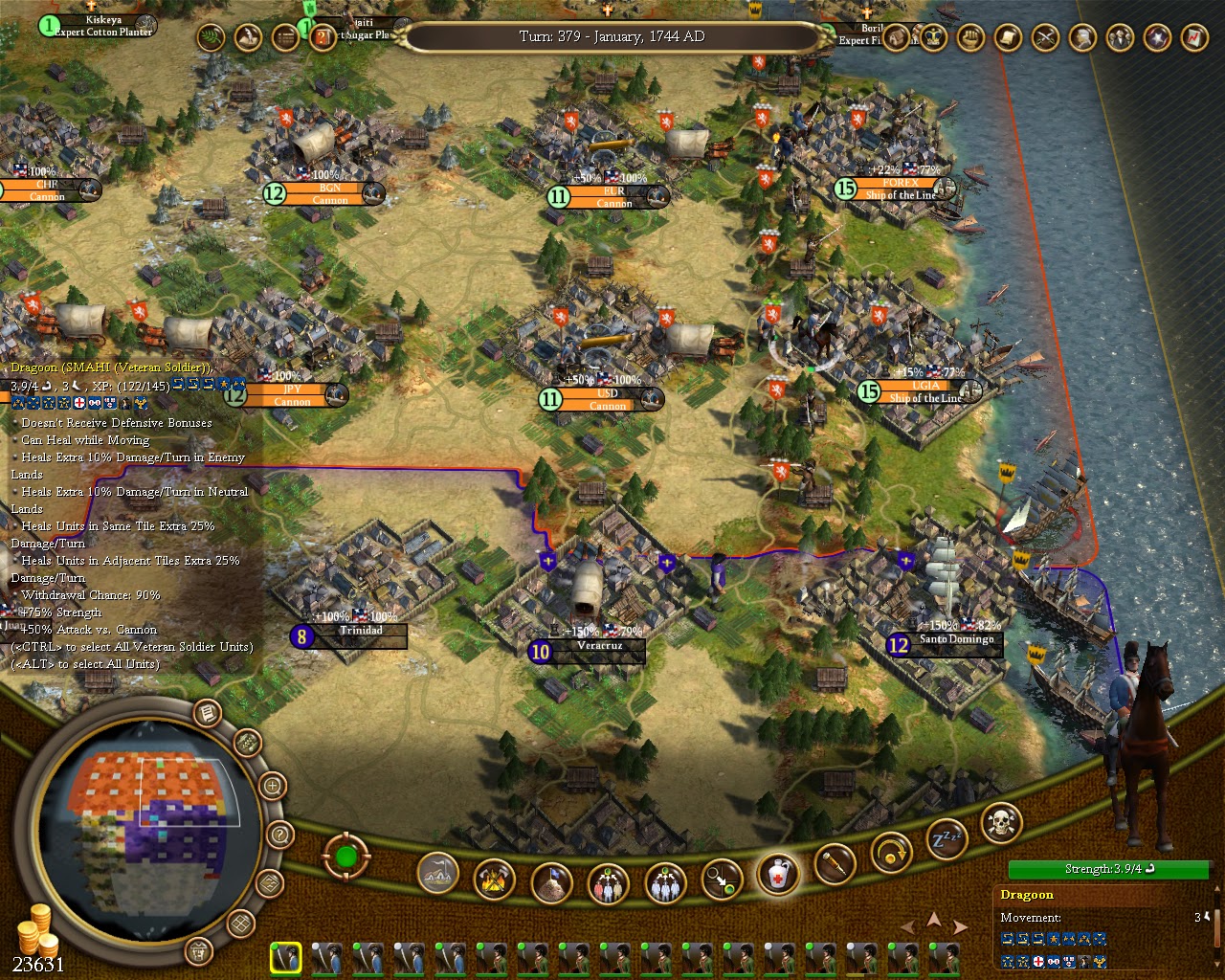Image resolution: width=1225 pixels, height=980 pixels.
Task: Zoom the minimap with the magnifying plus icon
Action: 273,787
